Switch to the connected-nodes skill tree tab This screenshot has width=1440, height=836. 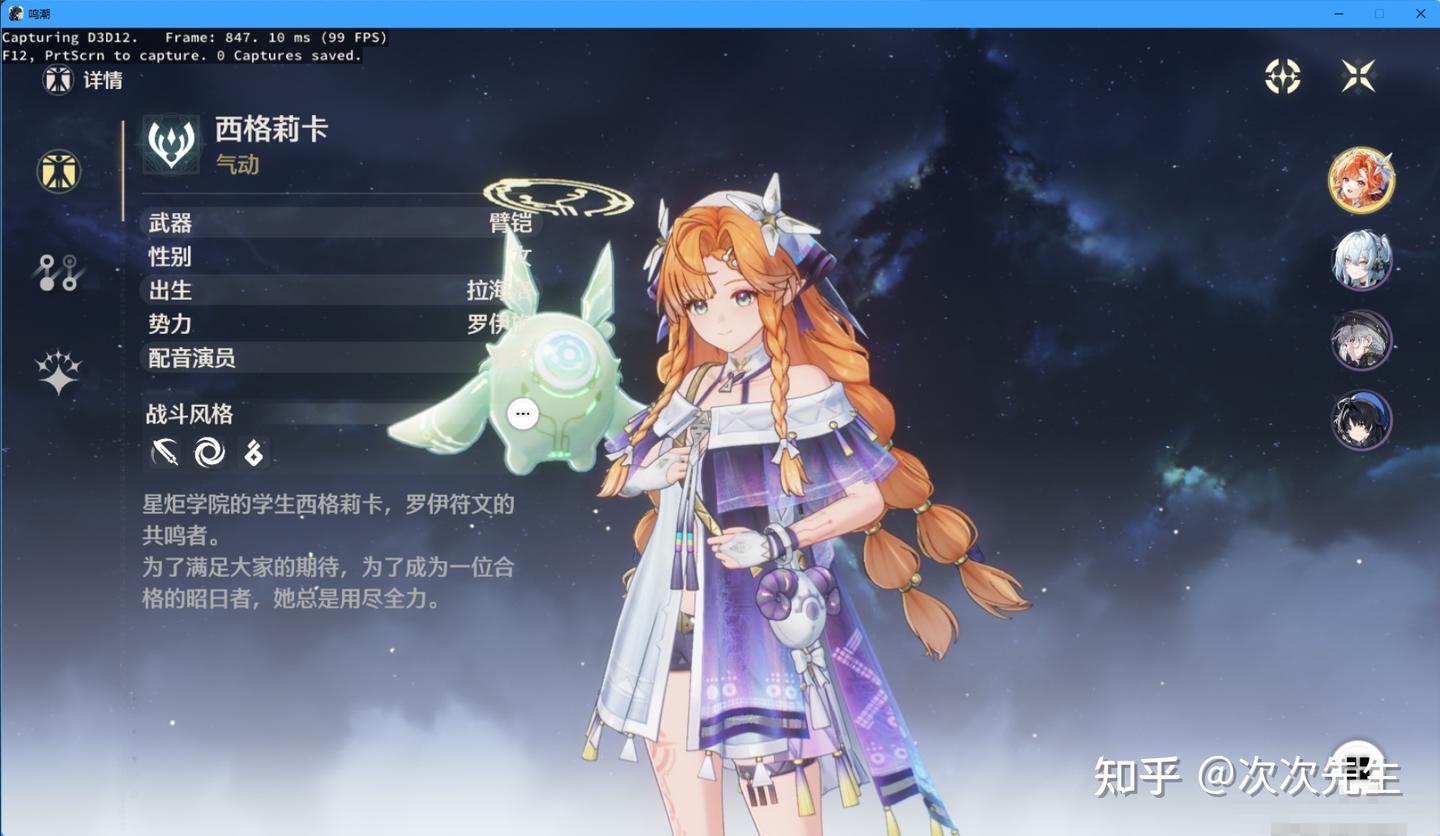58,272
